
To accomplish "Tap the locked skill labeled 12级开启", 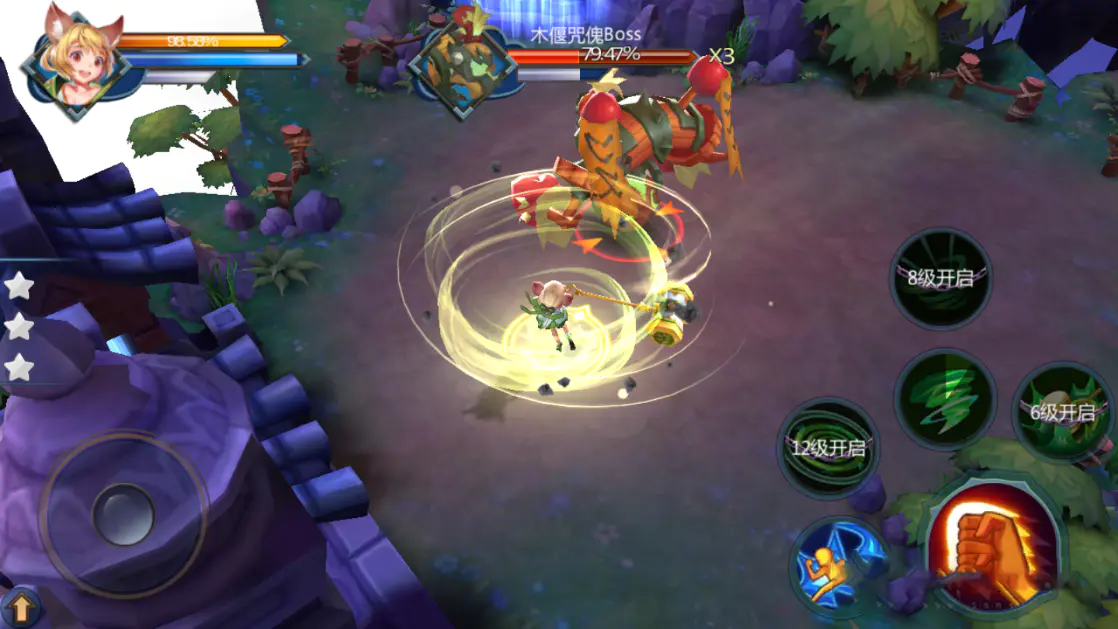I will [x=827, y=448].
